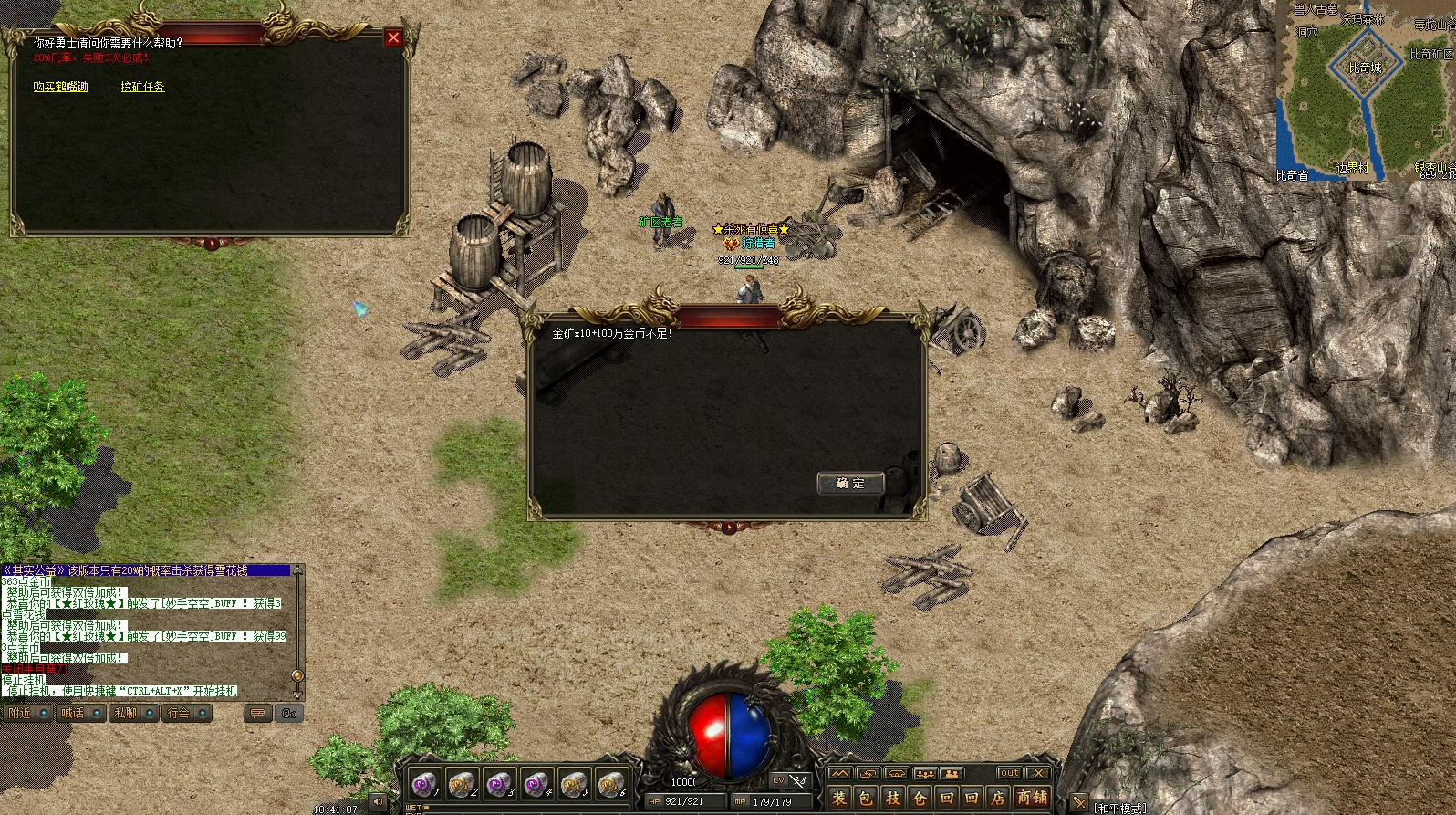This screenshot has height=815, width=1456.
Task: Switch chat to the 私聊 channel
Action: 132,713
